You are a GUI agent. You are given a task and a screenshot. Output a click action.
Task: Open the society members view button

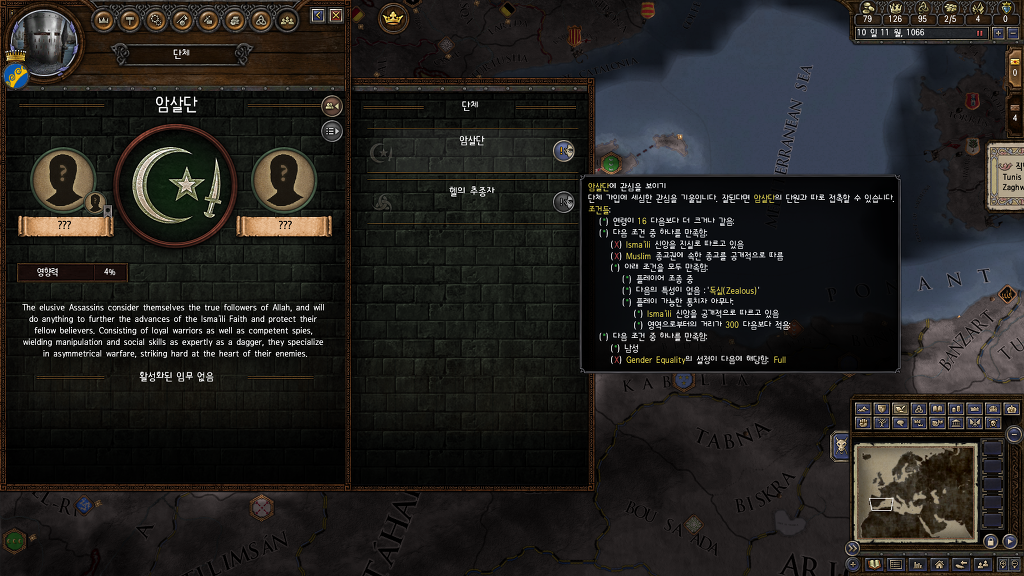331,106
